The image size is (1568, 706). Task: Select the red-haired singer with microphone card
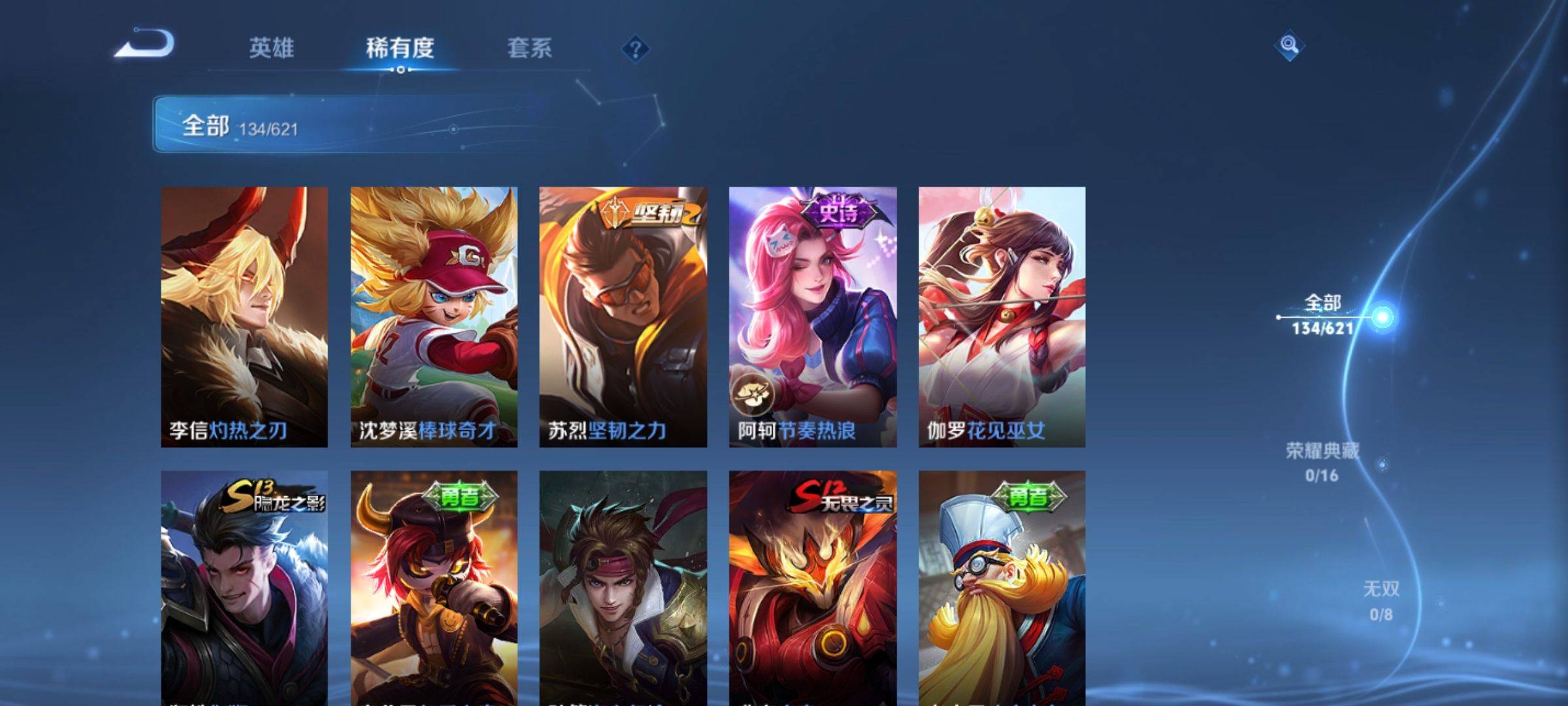[434, 588]
